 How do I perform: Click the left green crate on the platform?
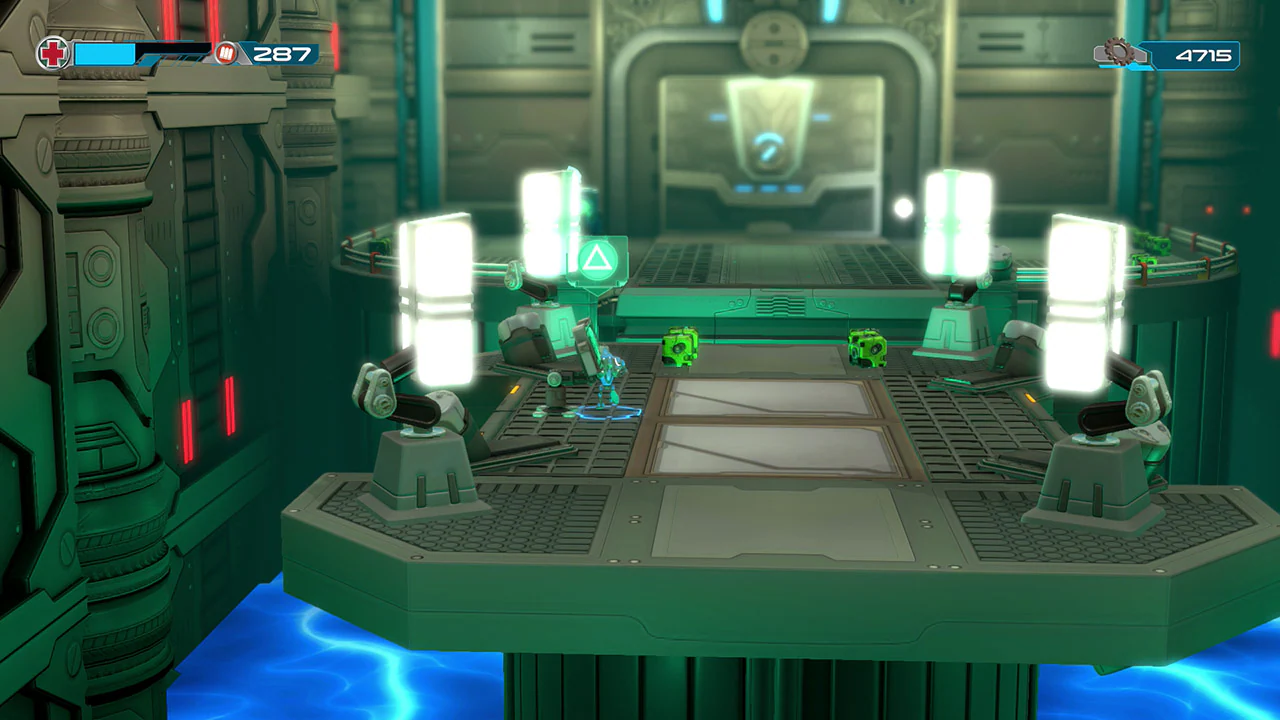[681, 349]
